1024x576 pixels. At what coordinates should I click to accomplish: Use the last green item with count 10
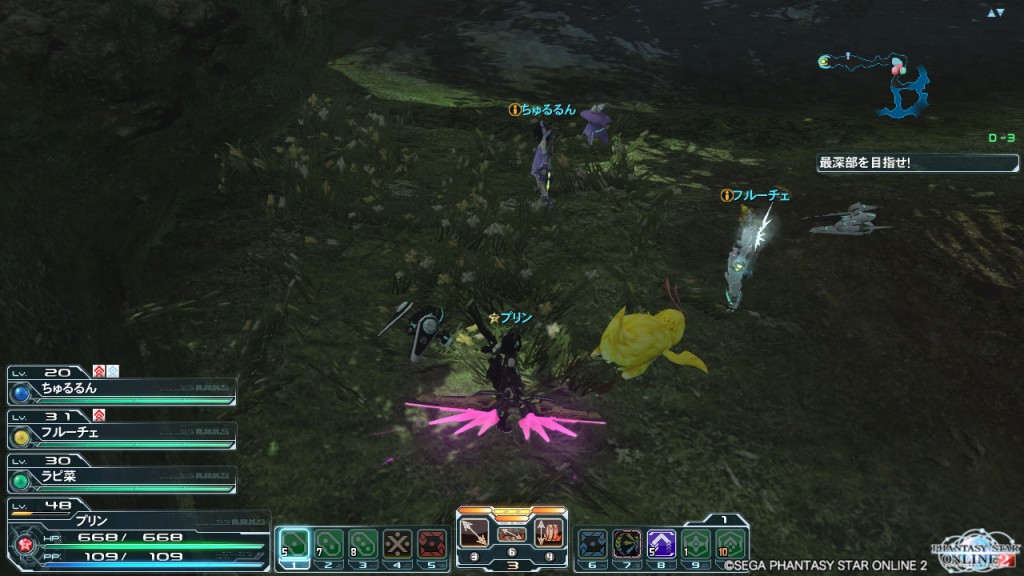pyautogui.click(x=731, y=544)
